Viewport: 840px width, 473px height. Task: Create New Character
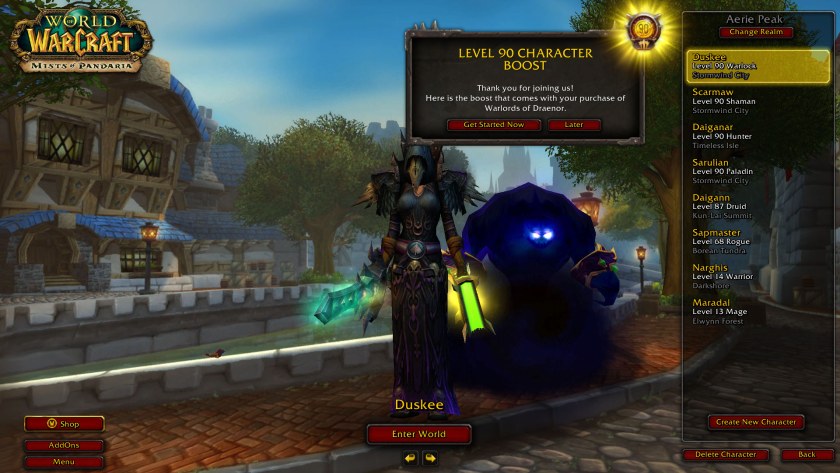[x=756, y=422]
